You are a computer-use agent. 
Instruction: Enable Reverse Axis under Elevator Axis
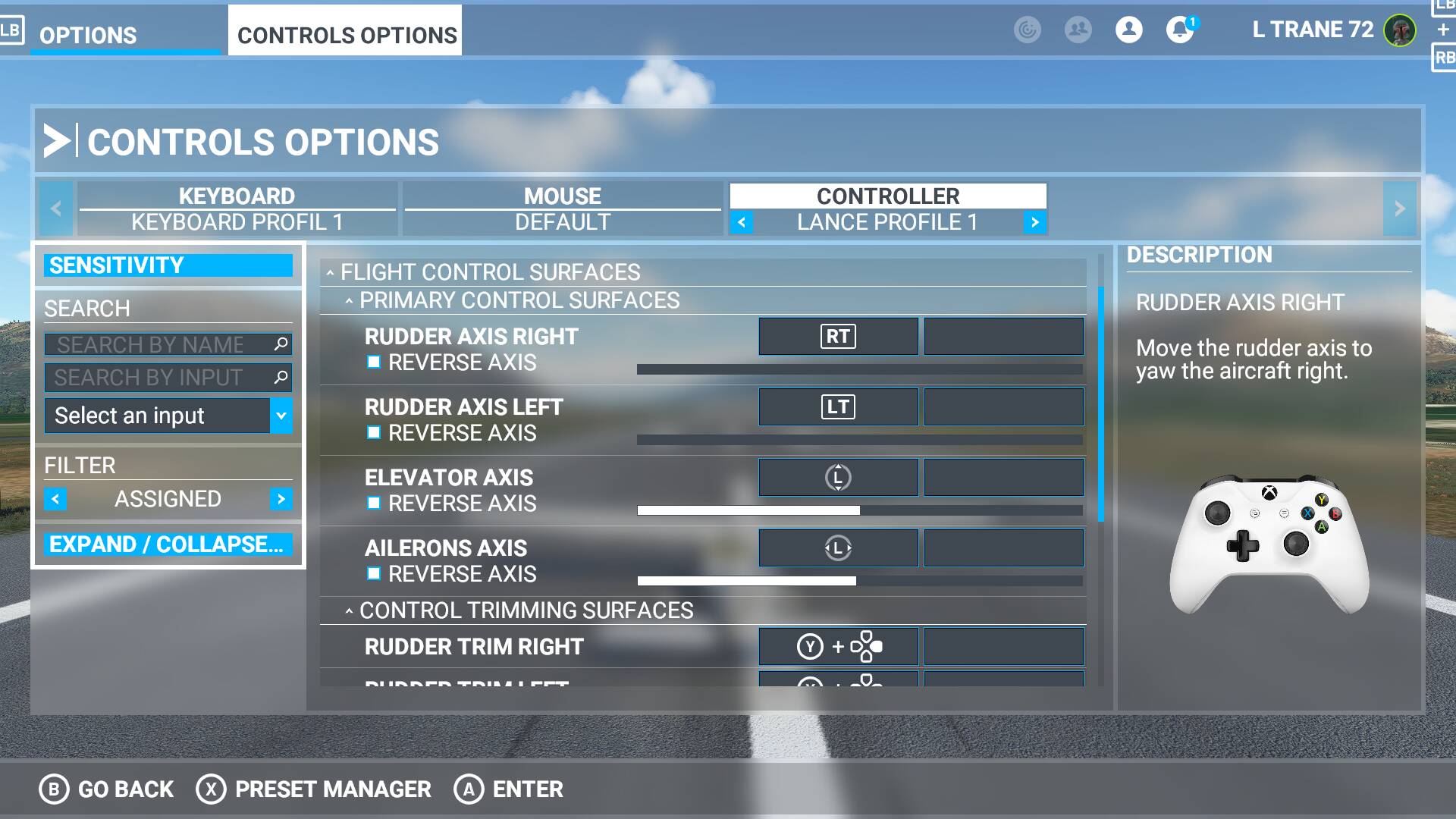pyautogui.click(x=373, y=503)
